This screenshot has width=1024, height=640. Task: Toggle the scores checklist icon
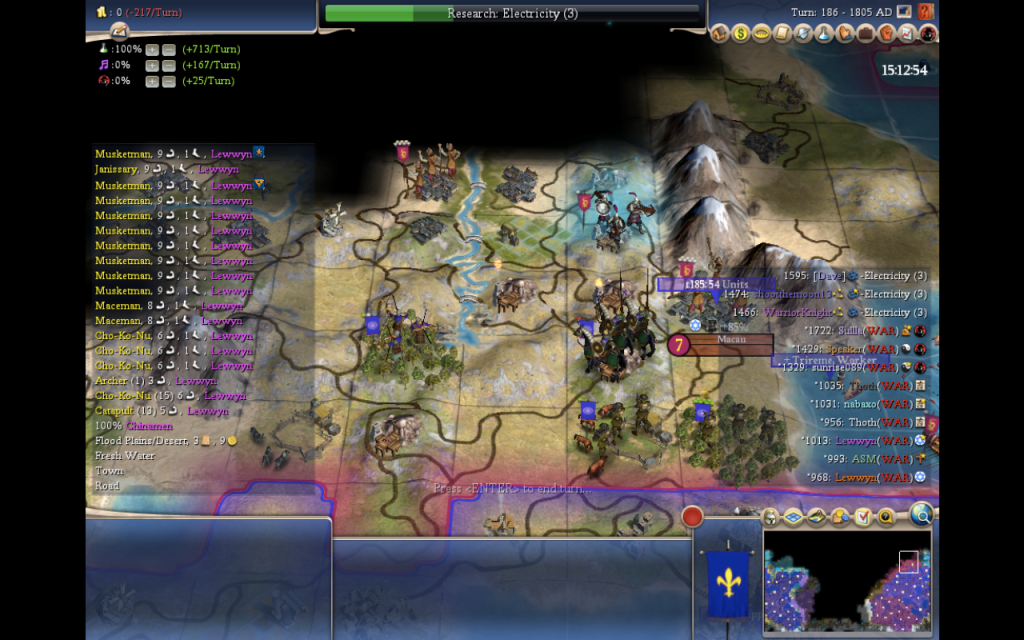863,517
